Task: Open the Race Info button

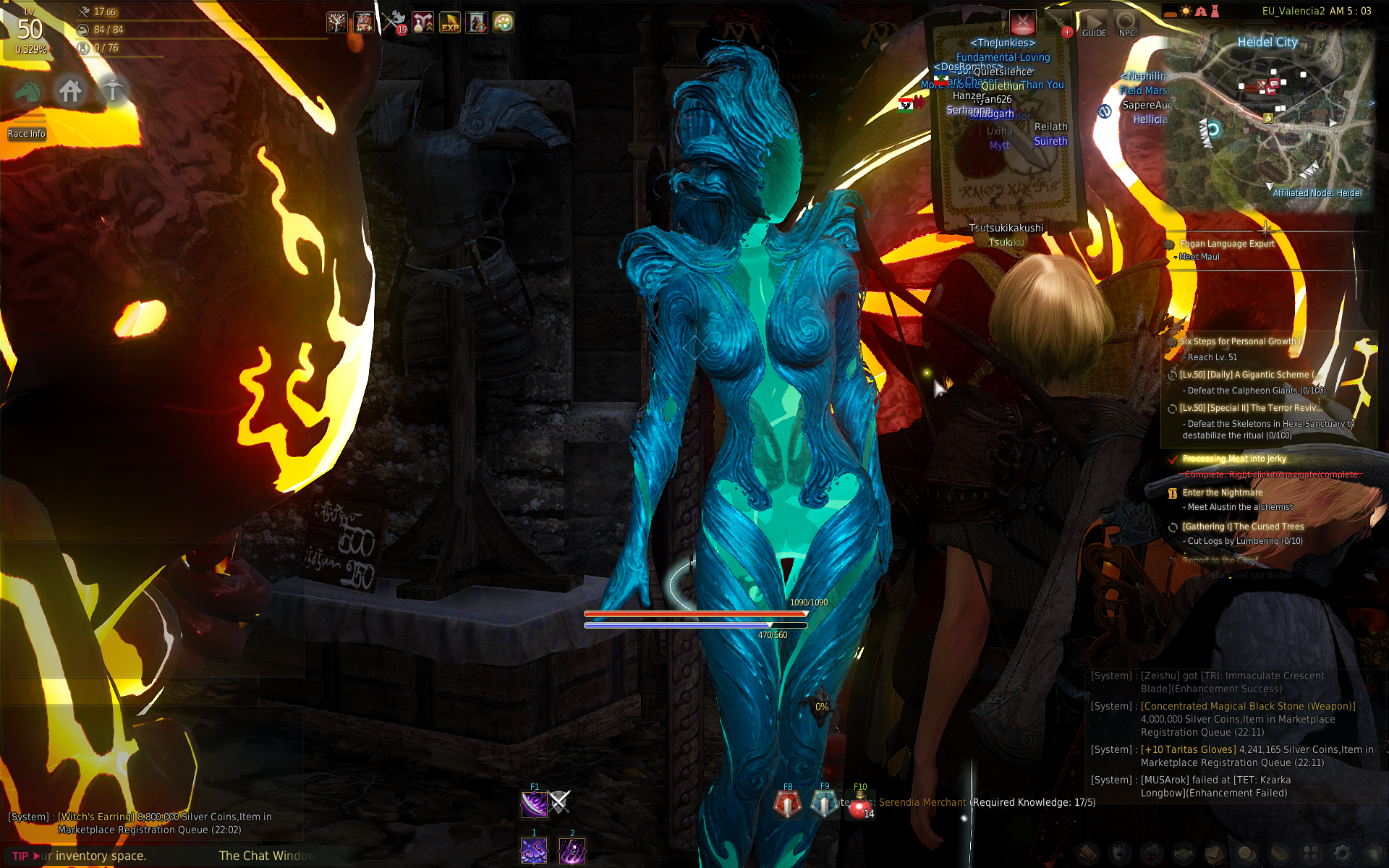Action: tap(27, 134)
